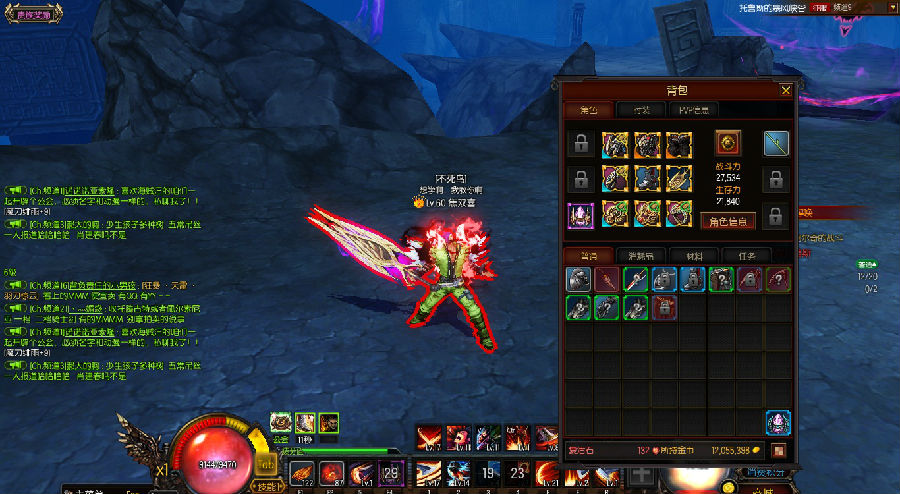The height and width of the screenshot is (494, 900).
Task: Close the 背包 inventory window
Action: [785, 91]
